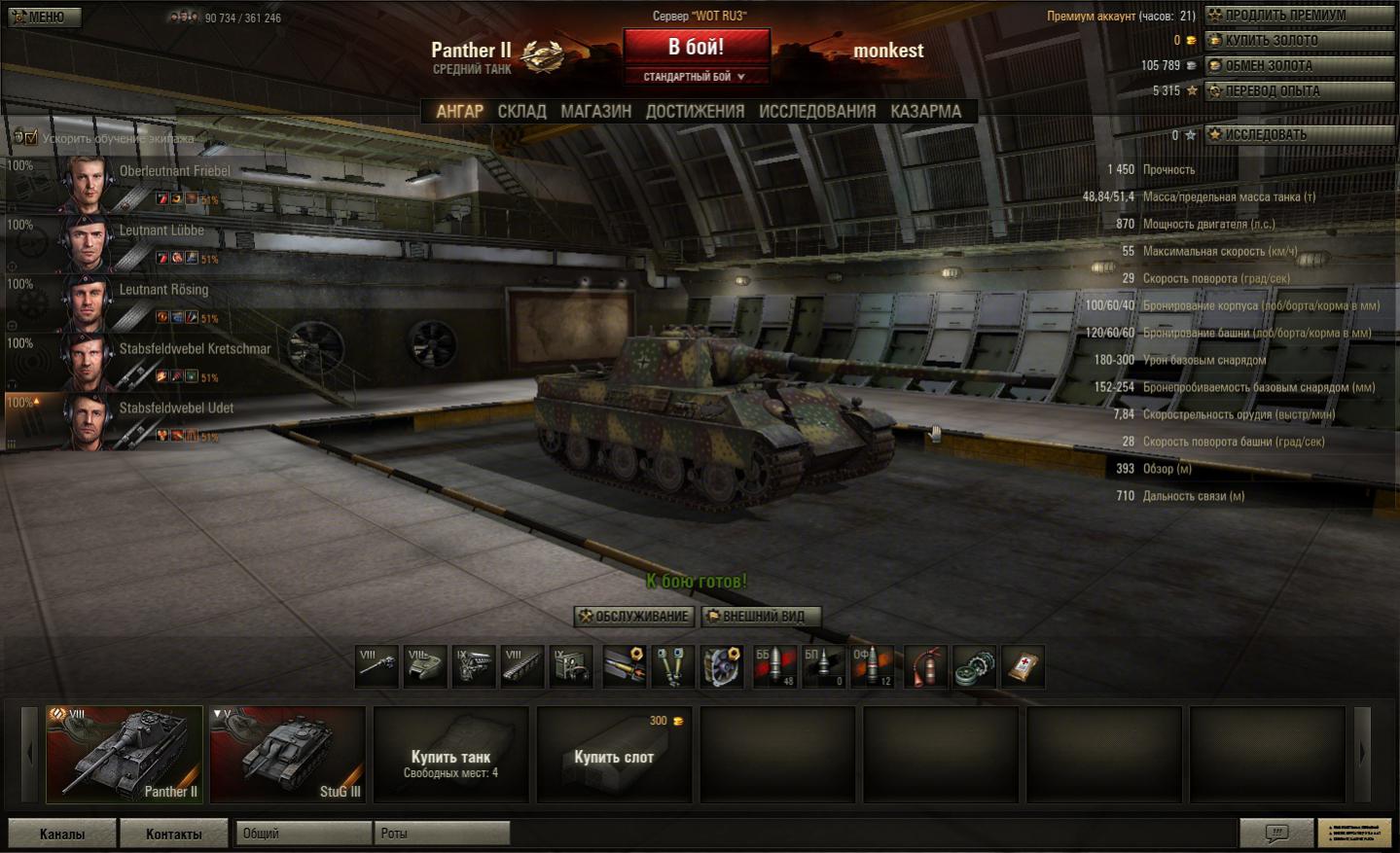Show the ДОСТИЖЕНИЯ tab

click(695, 112)
